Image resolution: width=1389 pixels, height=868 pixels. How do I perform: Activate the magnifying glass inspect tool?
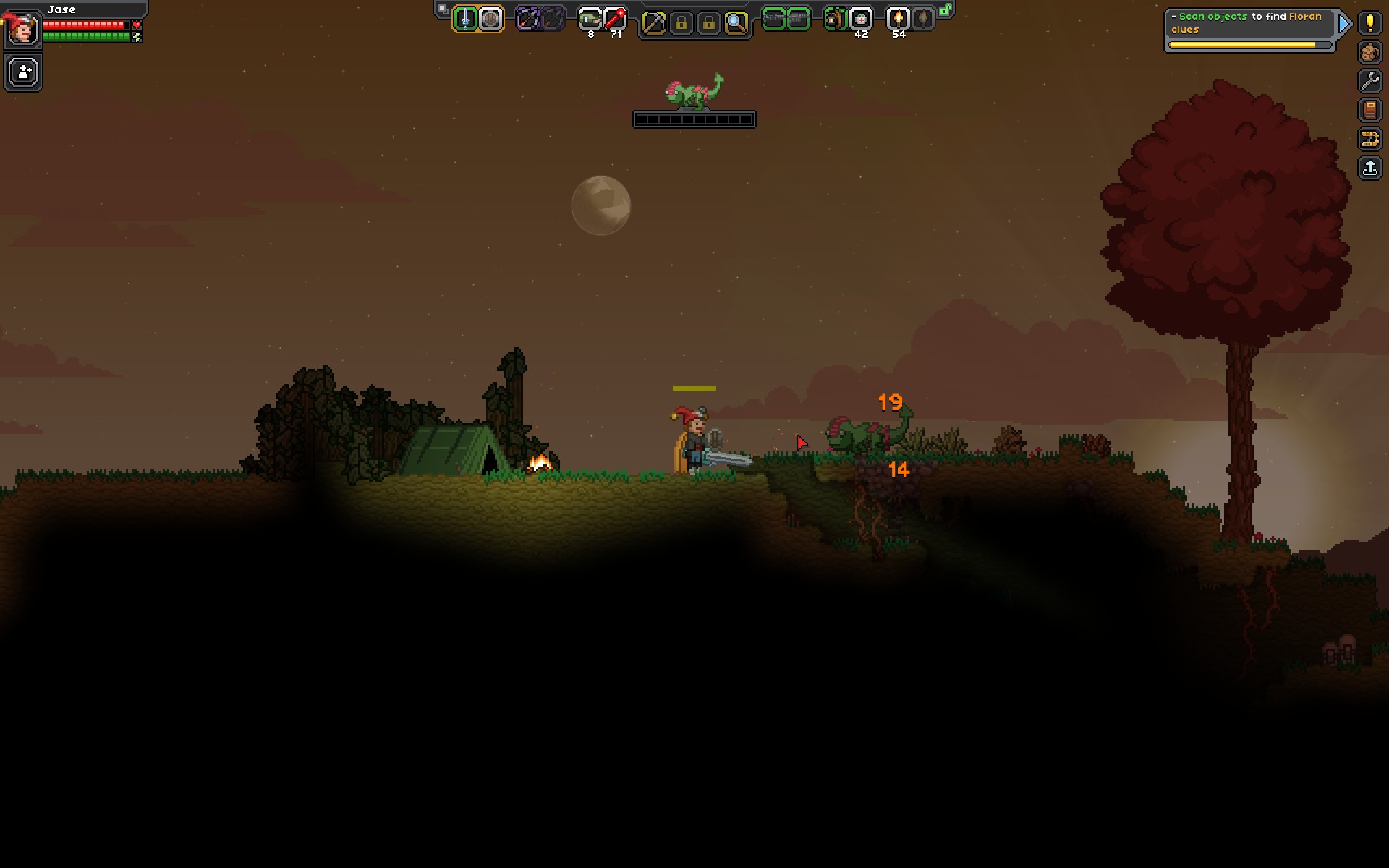pyautogui.click(x=736, y=23)
